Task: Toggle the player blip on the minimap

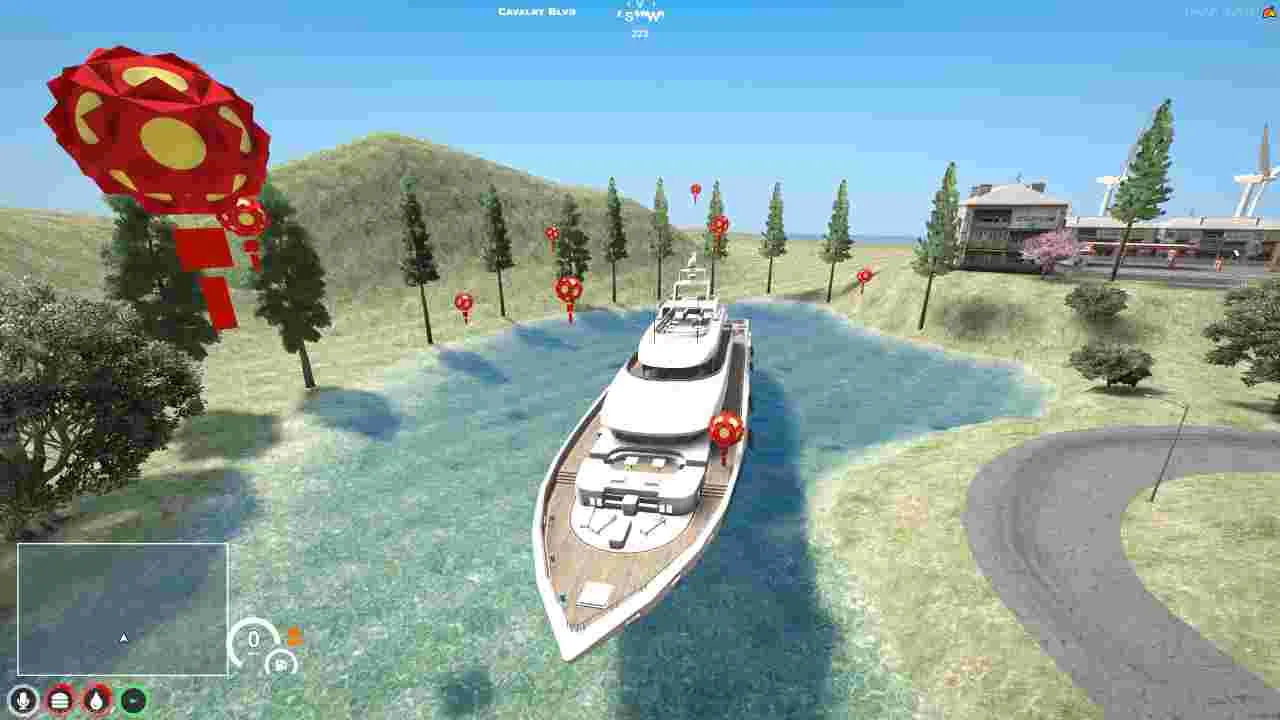Action: (123, 636)
